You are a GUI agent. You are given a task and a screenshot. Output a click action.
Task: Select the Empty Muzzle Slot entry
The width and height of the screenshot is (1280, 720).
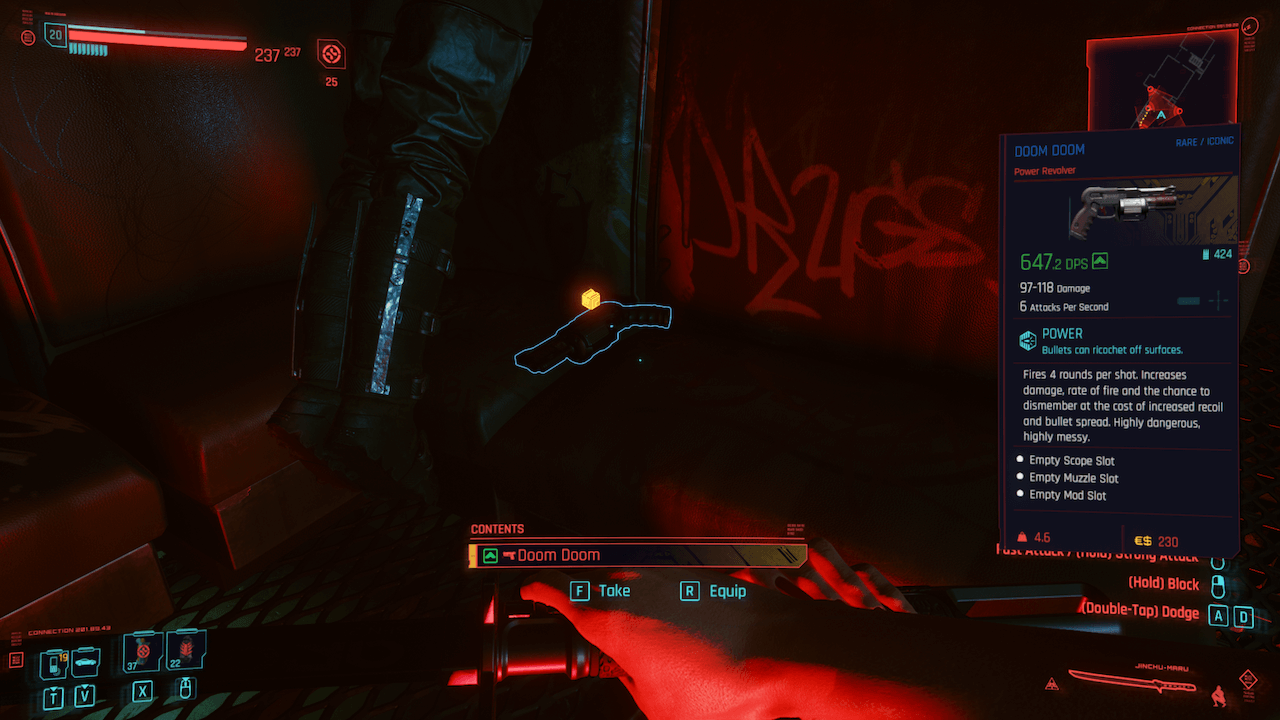pyautogui.click(x=1073, y=478)
